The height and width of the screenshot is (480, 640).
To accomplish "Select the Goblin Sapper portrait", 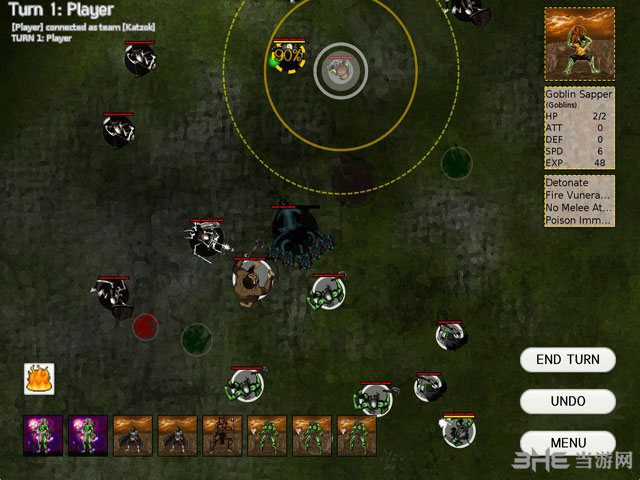I will (x=579, y=44).
